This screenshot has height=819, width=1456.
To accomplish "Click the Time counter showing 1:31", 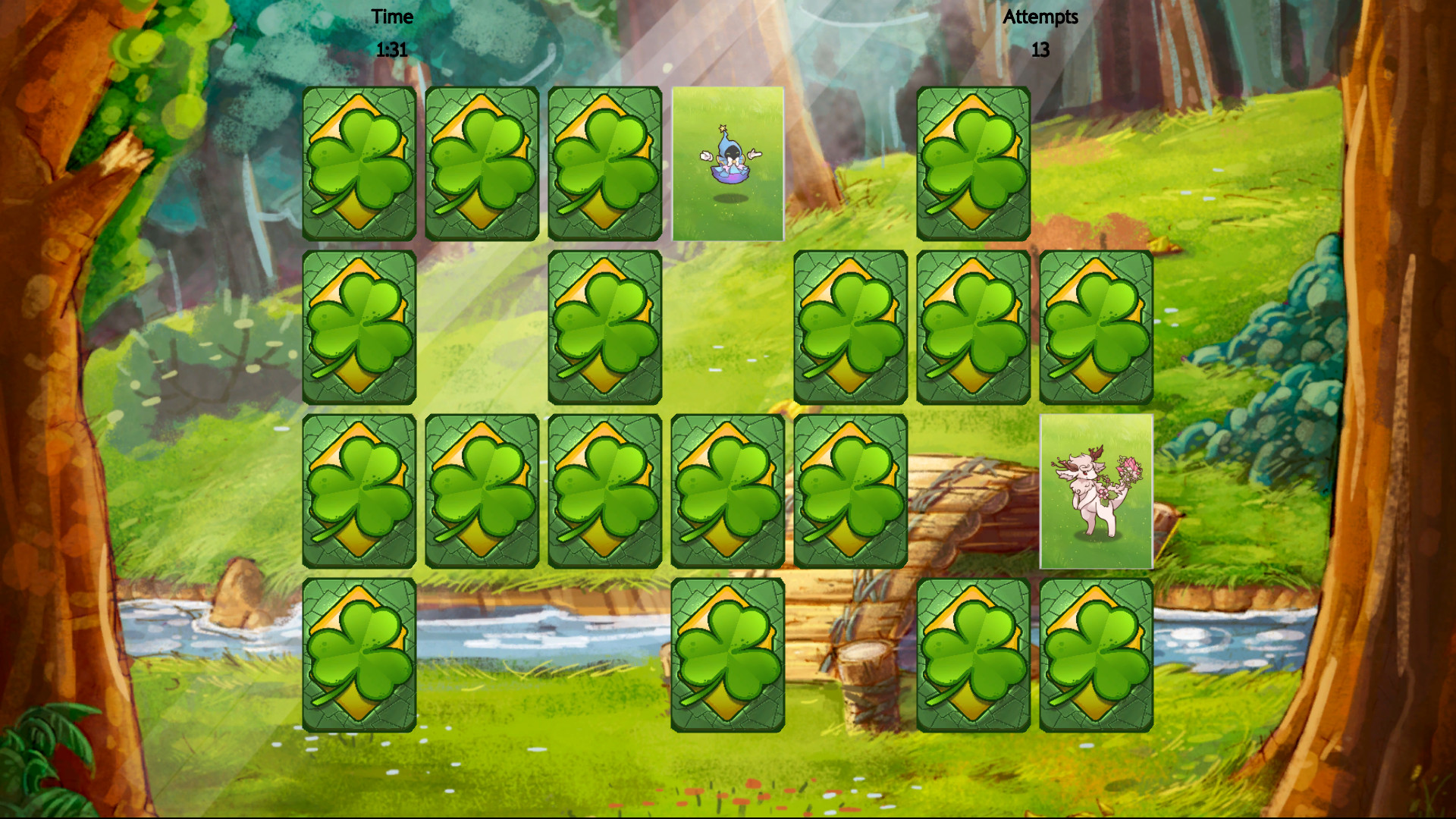I will coord(391,34).
